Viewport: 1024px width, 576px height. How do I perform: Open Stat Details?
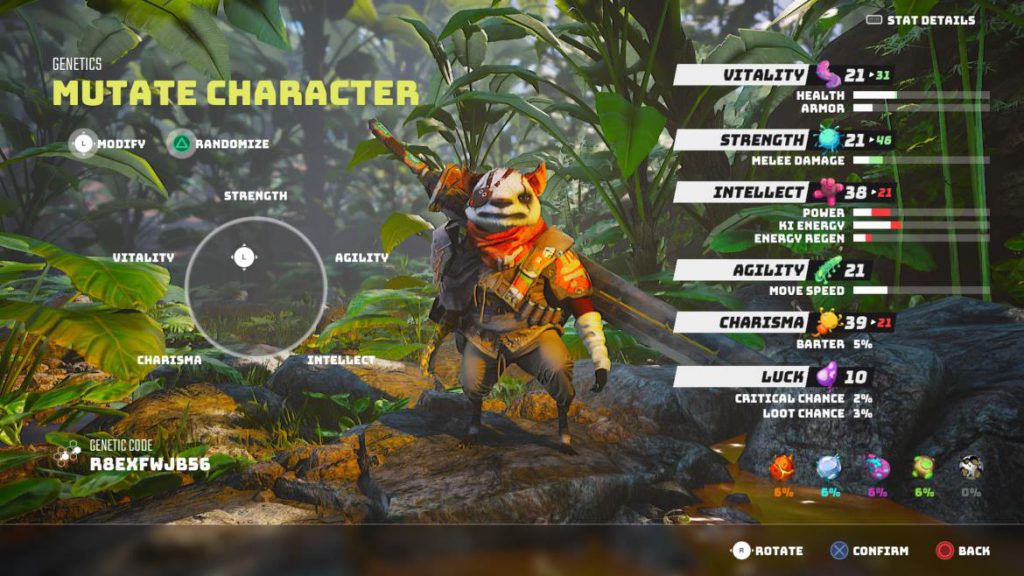click(921, 20)
